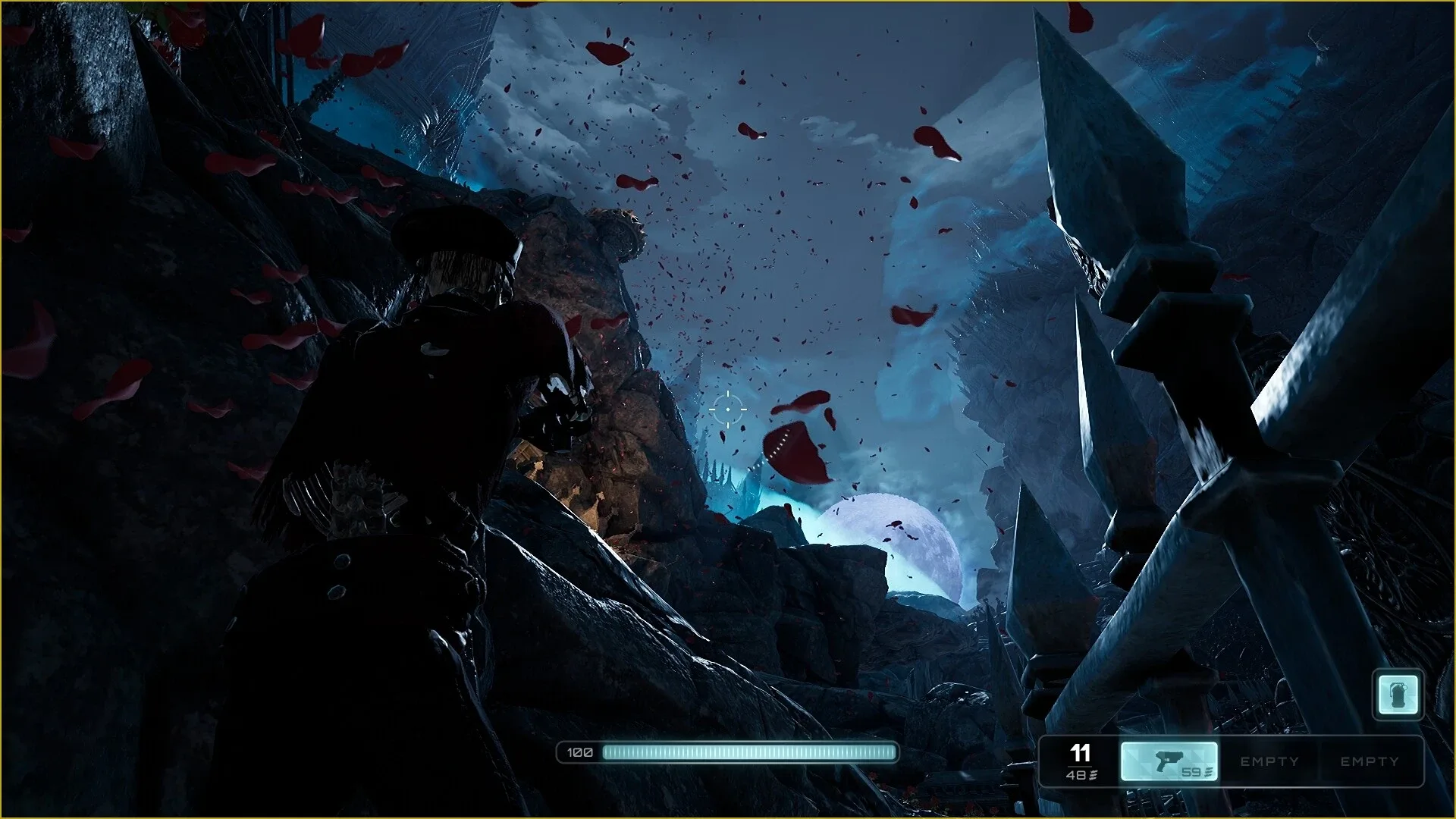Click the health value label 100
This screenshot has width=1456, height=819.
coord(579,753)
